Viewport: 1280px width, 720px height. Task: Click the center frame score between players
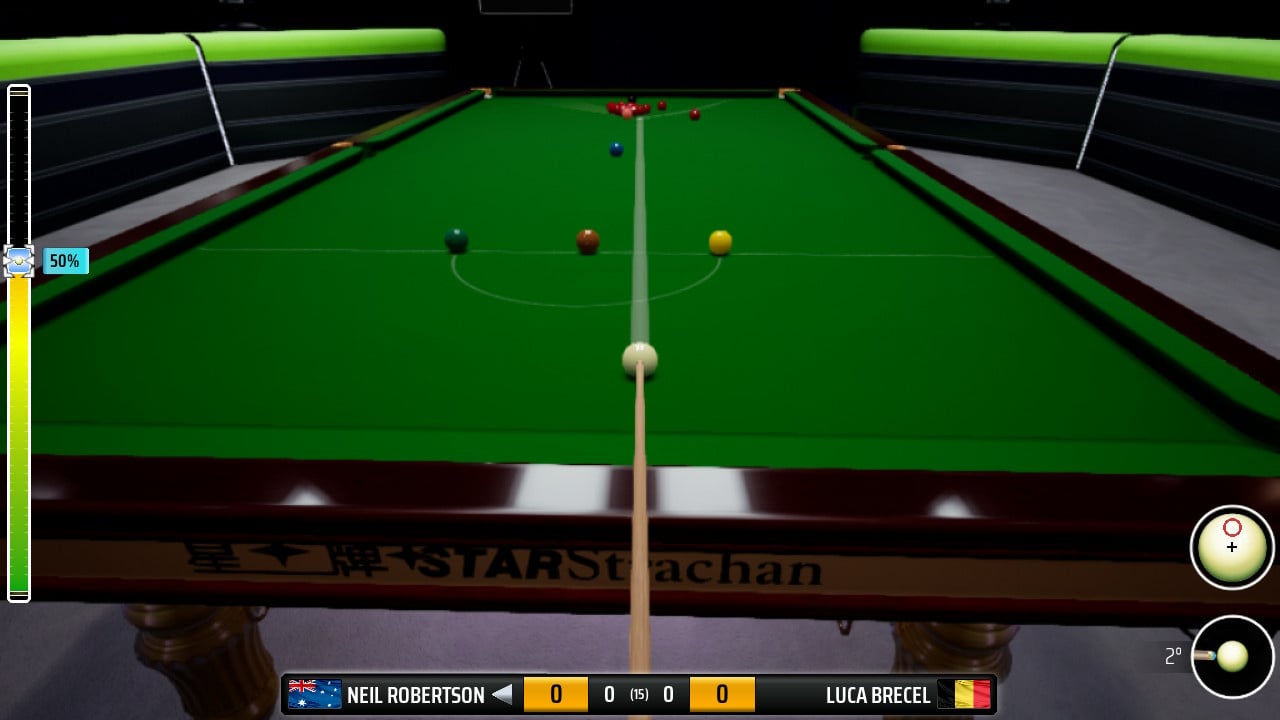click(x=637, y=693)
